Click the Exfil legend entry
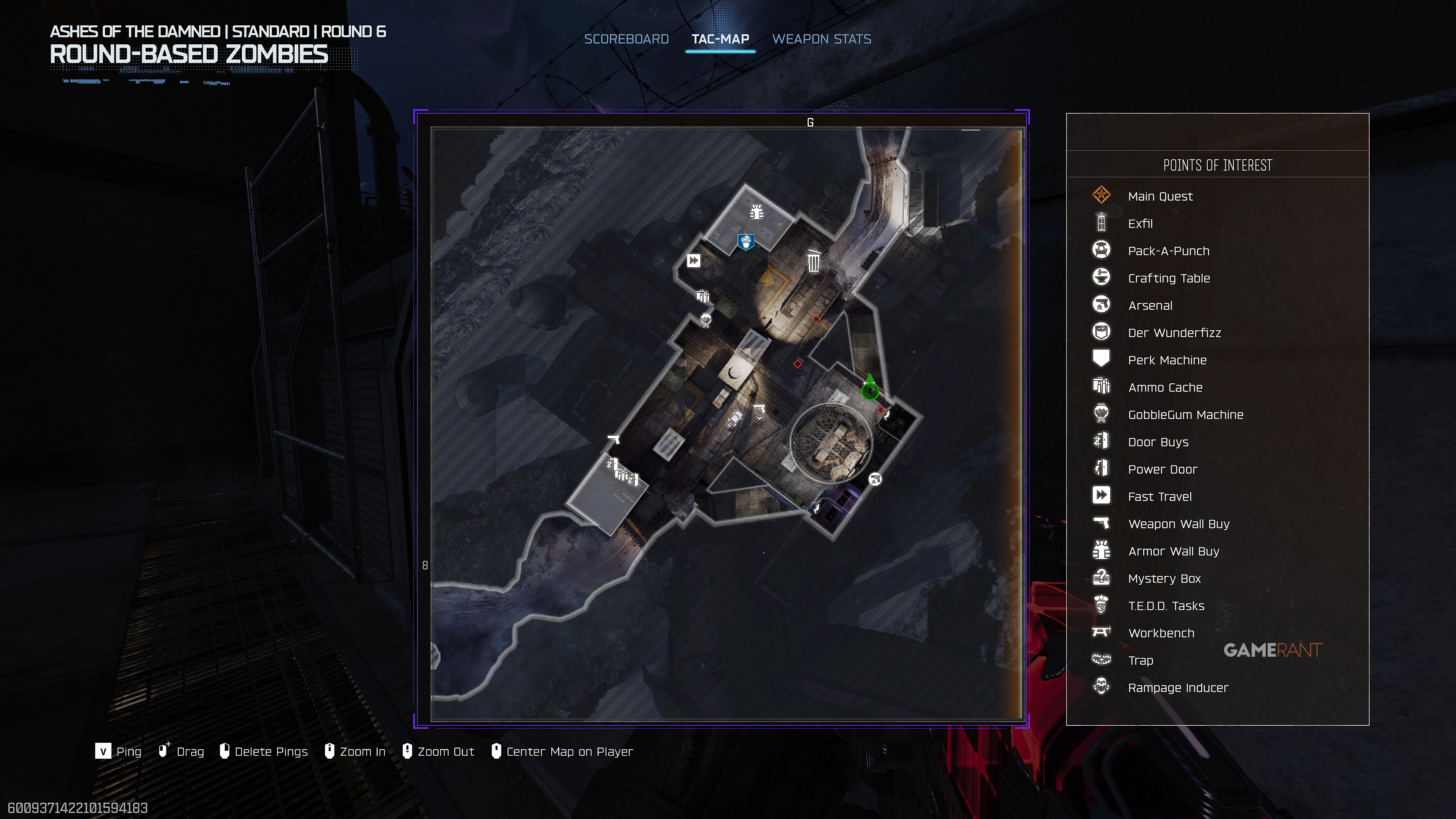This screenshot has width=1456, height=819. (x=1140, y=224)
